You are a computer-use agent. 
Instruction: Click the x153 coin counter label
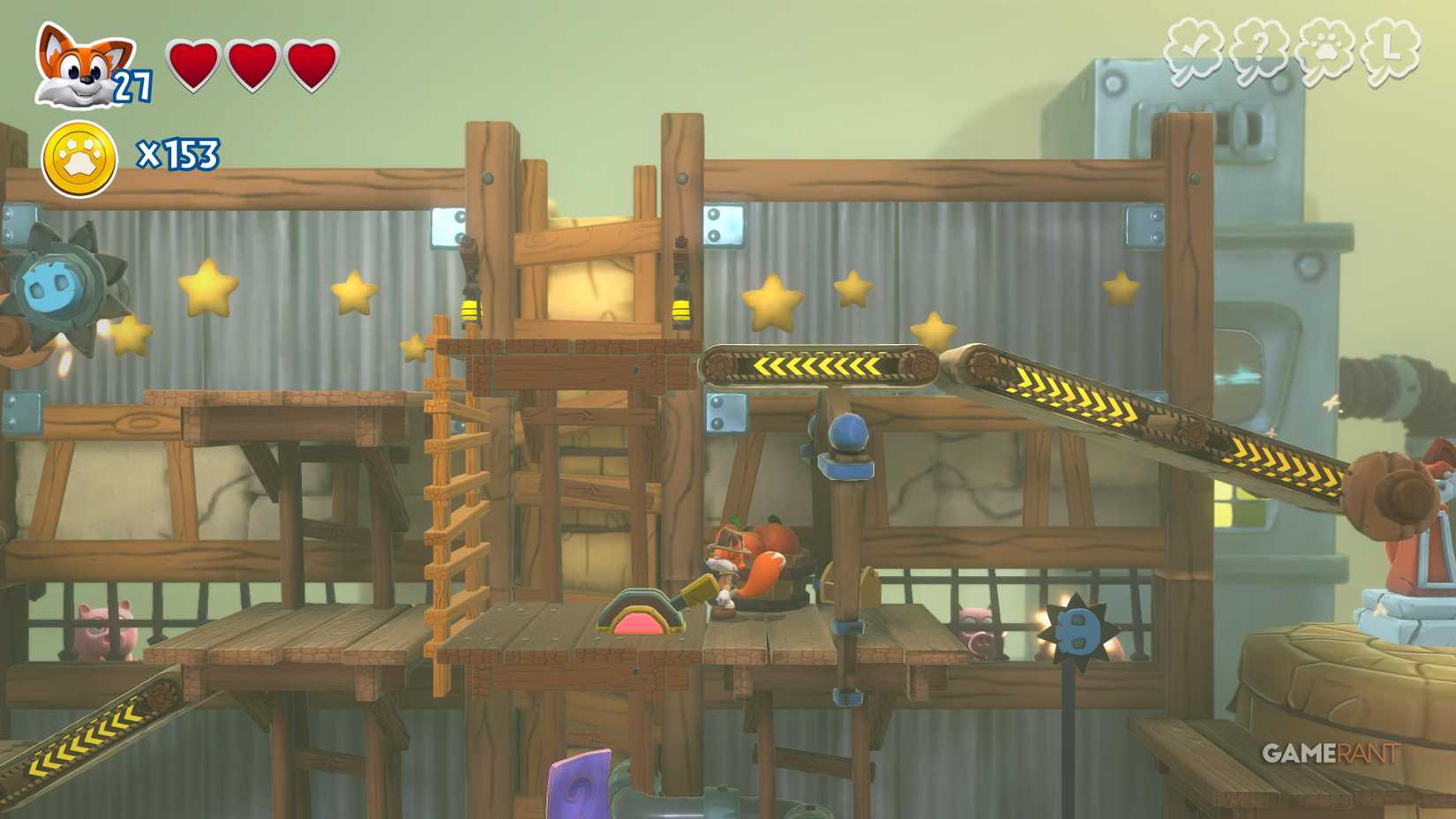click(178, 154)
